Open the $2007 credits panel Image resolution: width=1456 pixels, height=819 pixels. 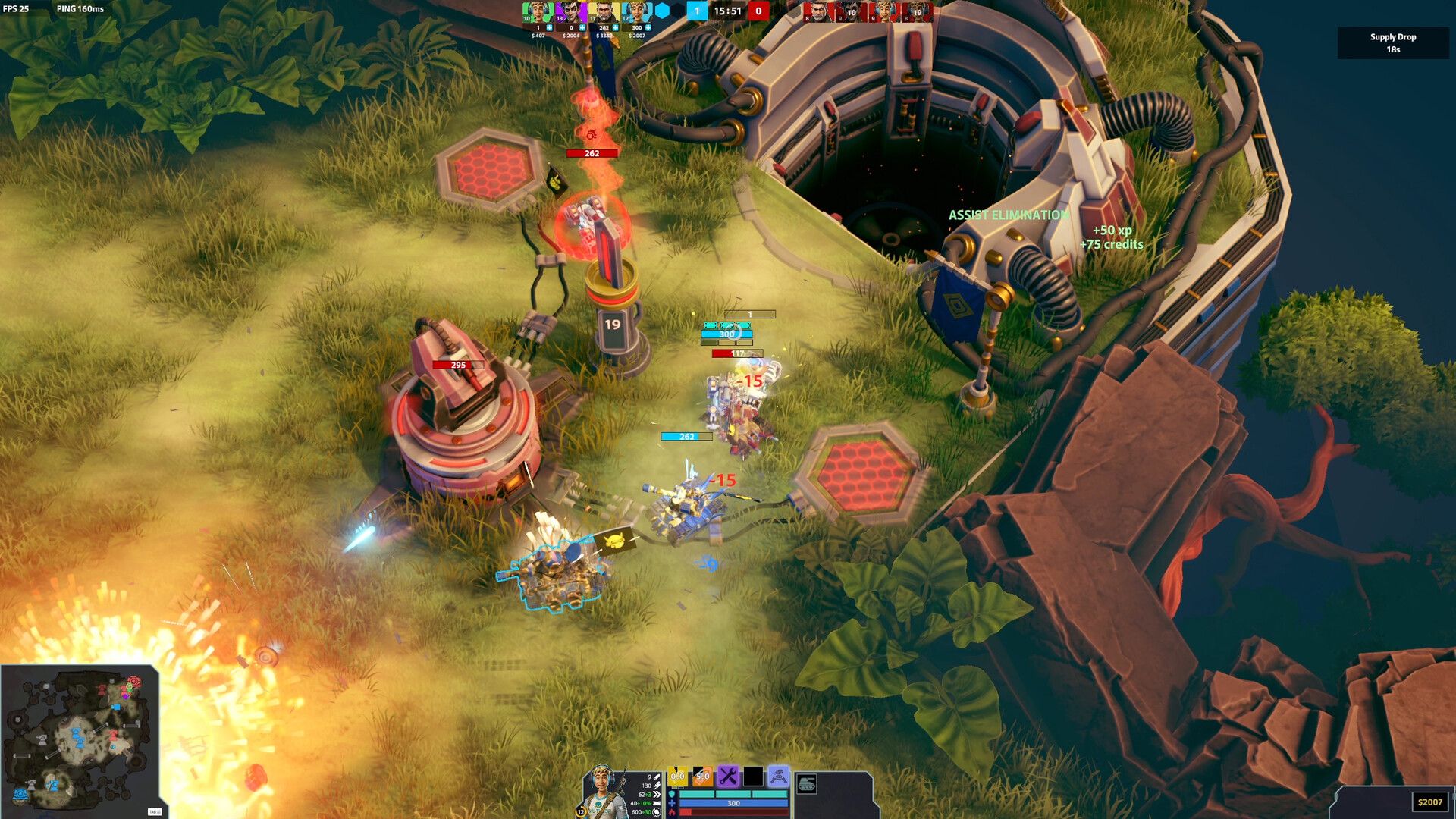coord(1429,802)
